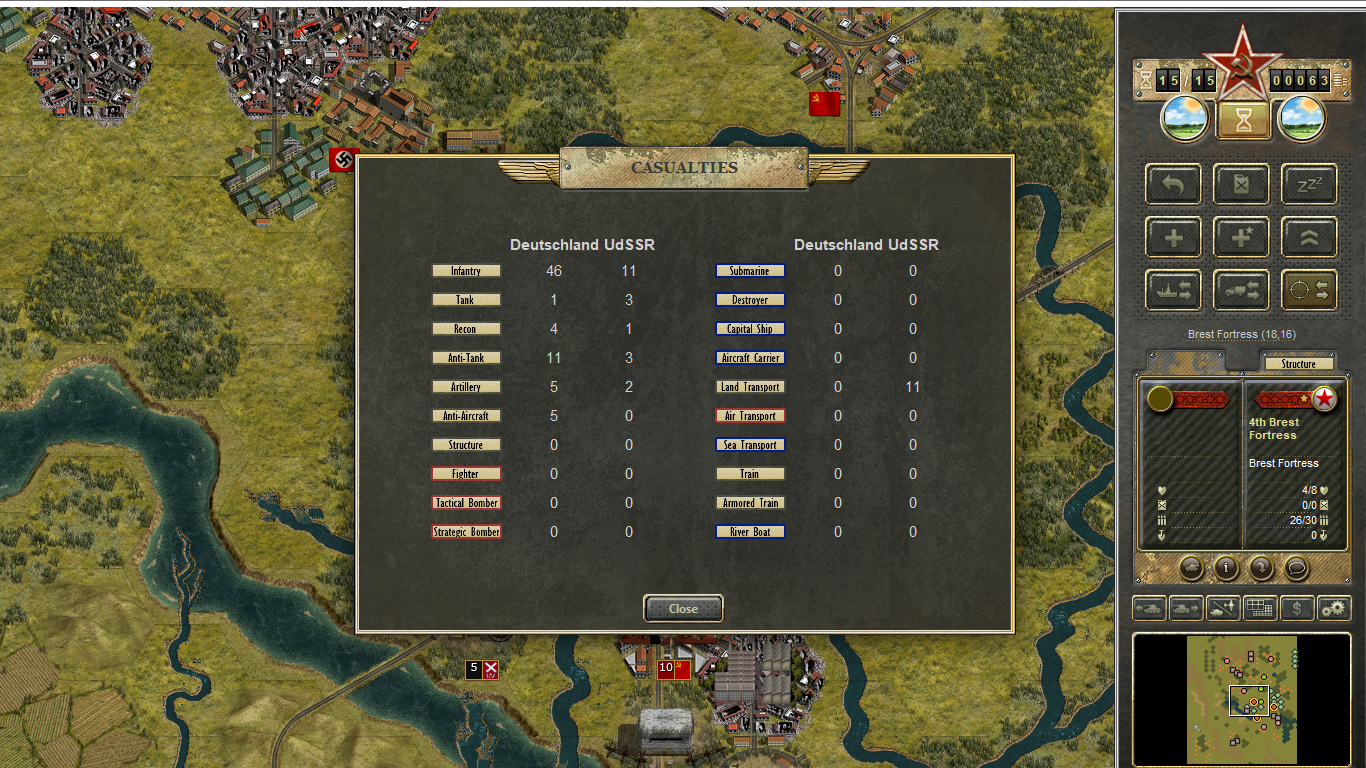Click the truck transport swap button
The image size is (1366, 768).
tap(1241, 290)
